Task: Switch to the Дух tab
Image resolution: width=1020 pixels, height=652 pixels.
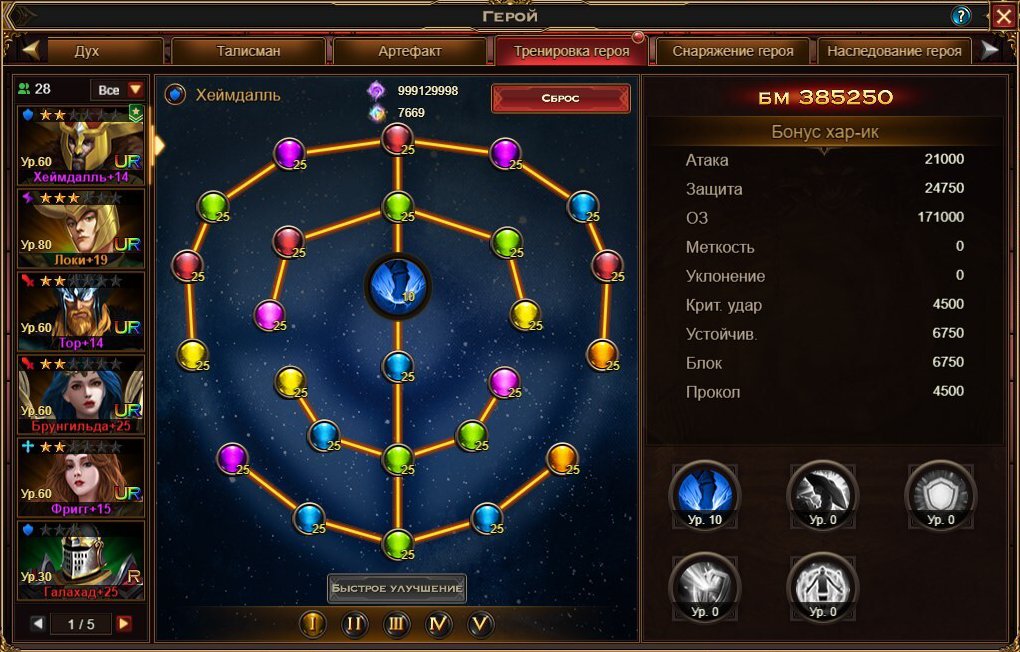Action: (x=87, y=51)
